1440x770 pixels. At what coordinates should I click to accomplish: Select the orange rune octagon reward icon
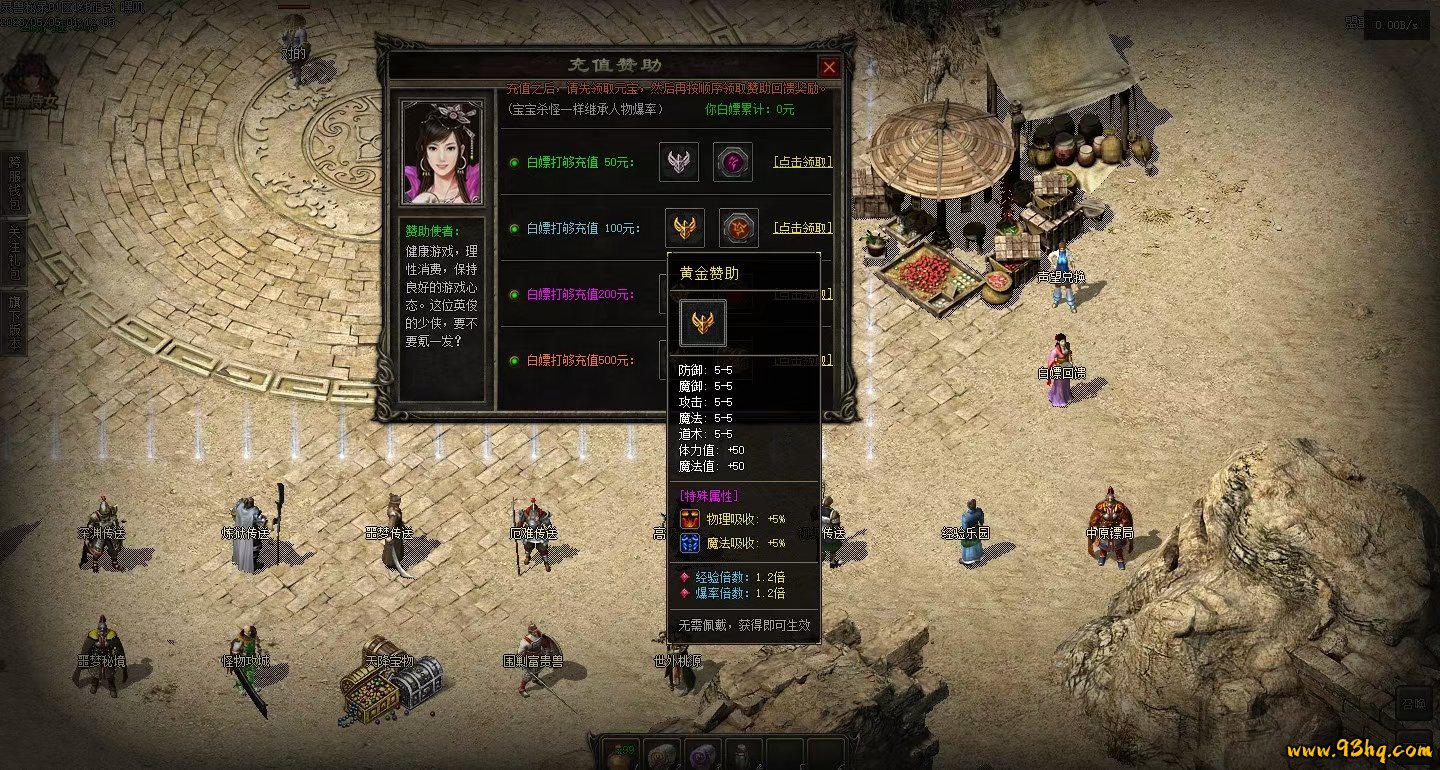pos(739,228)
